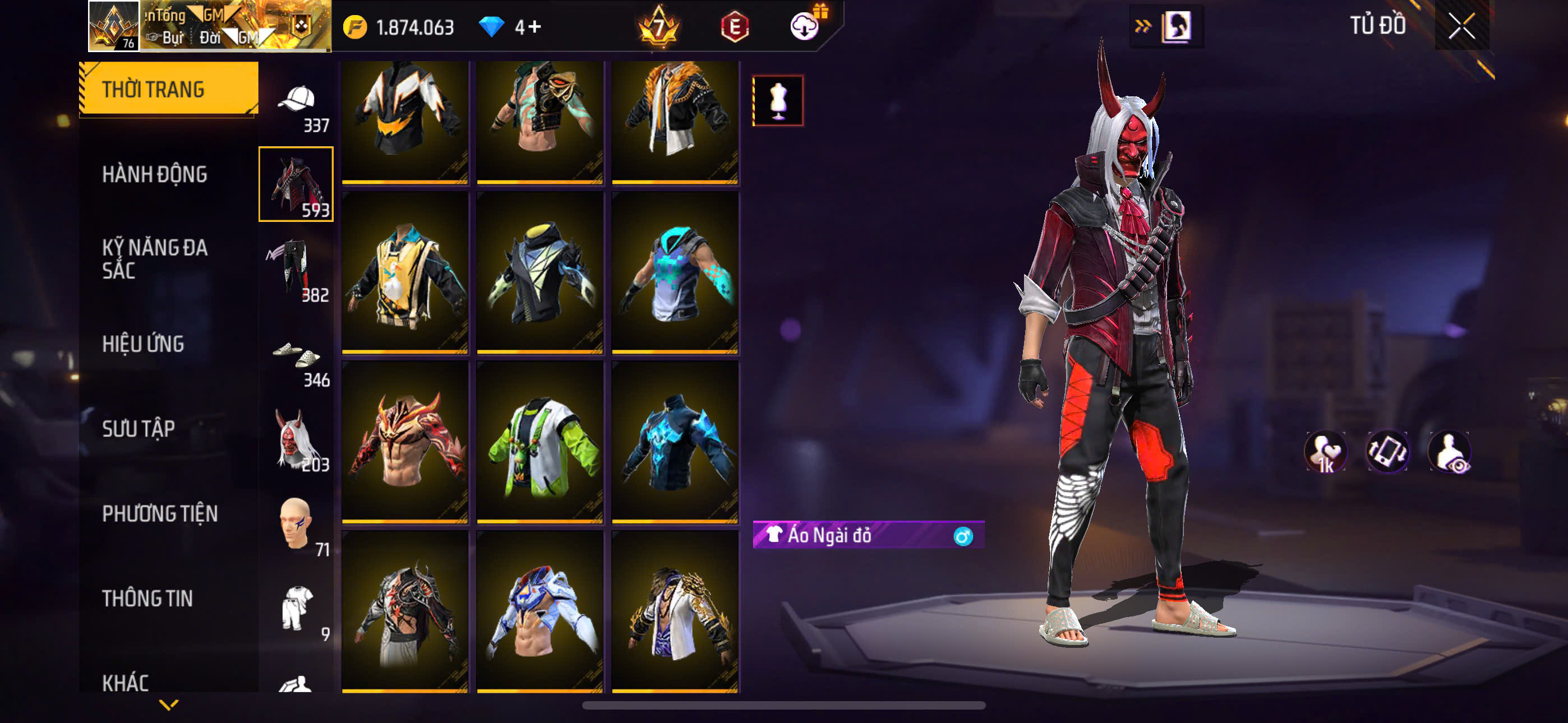1568x723 pixels.
Task: Select the green and white jacket
Action: (x=540, y=442)
